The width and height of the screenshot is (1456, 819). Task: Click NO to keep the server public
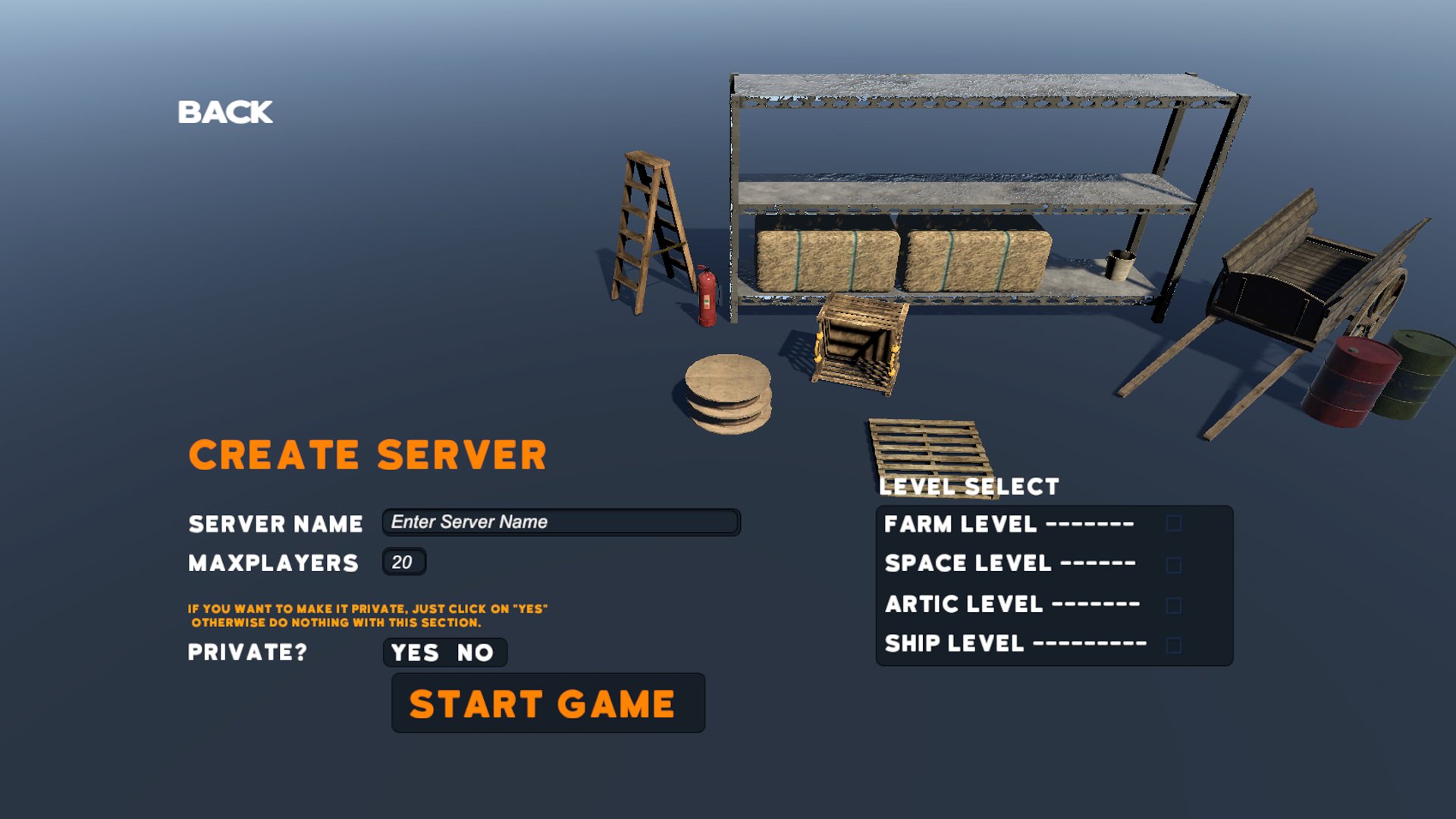point(474,652)
